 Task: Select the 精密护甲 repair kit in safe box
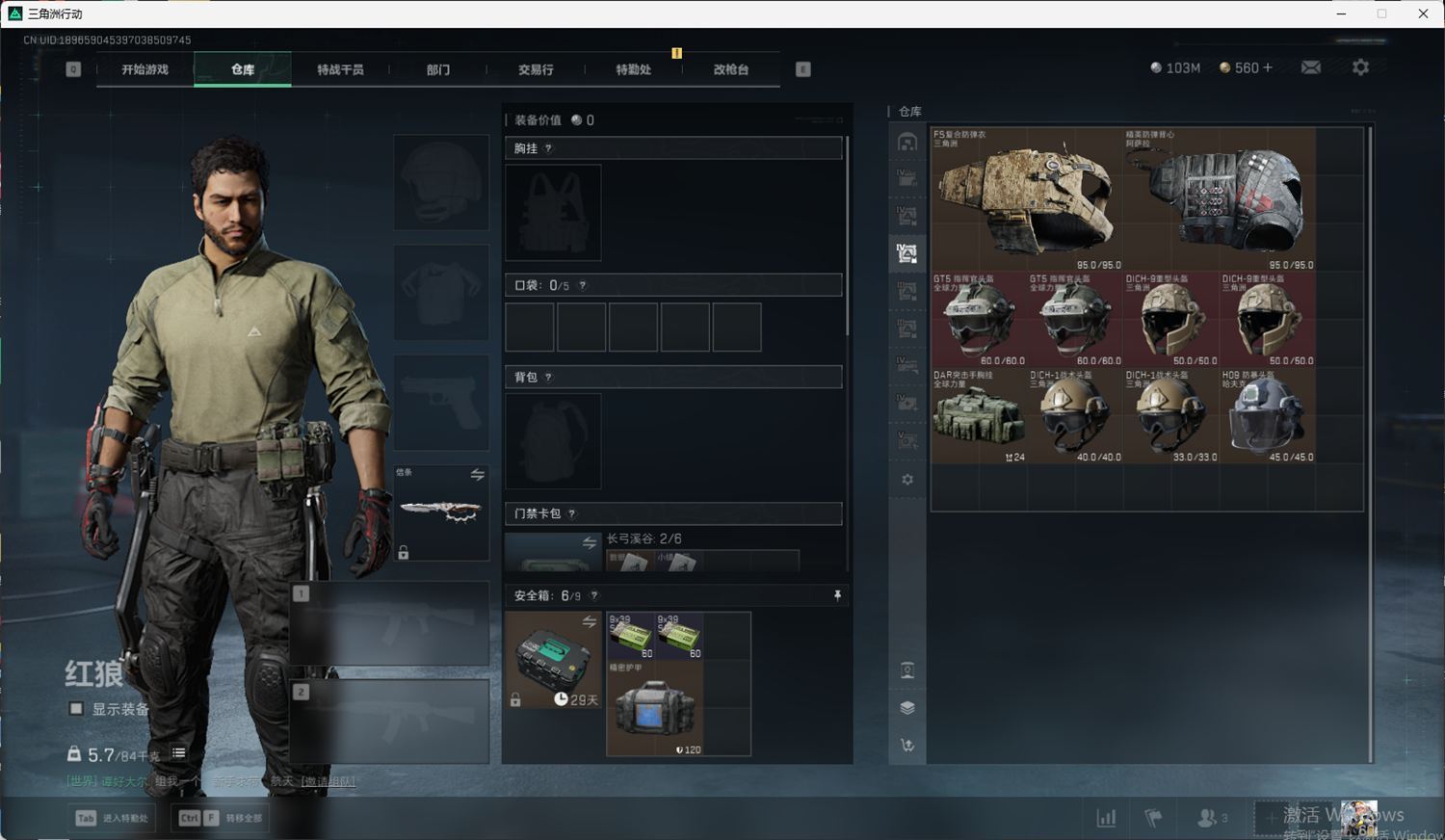coord(654,708)
